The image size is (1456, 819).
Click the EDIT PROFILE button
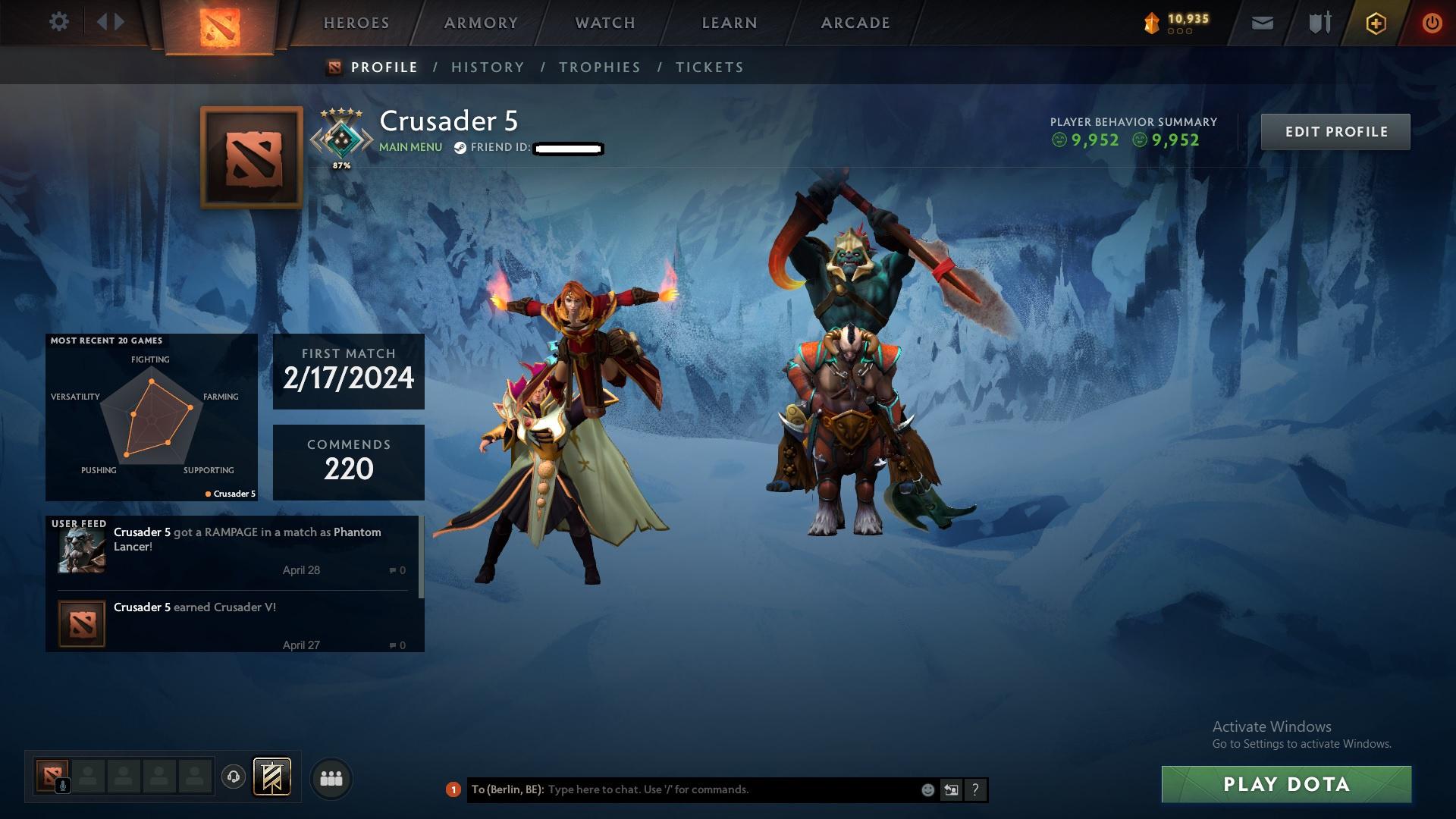1335,131
